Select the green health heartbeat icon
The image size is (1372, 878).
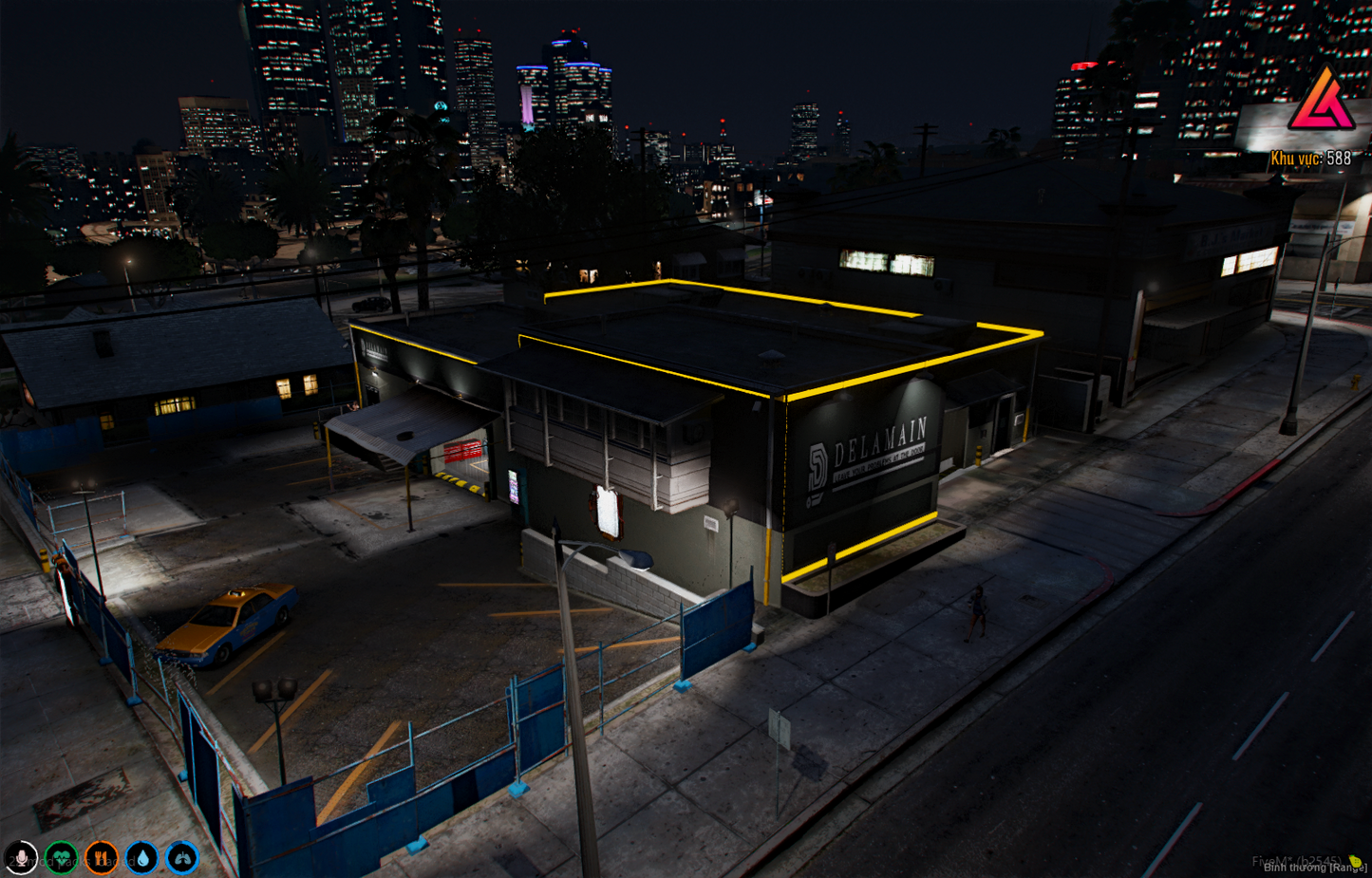[x=60, y=857]
